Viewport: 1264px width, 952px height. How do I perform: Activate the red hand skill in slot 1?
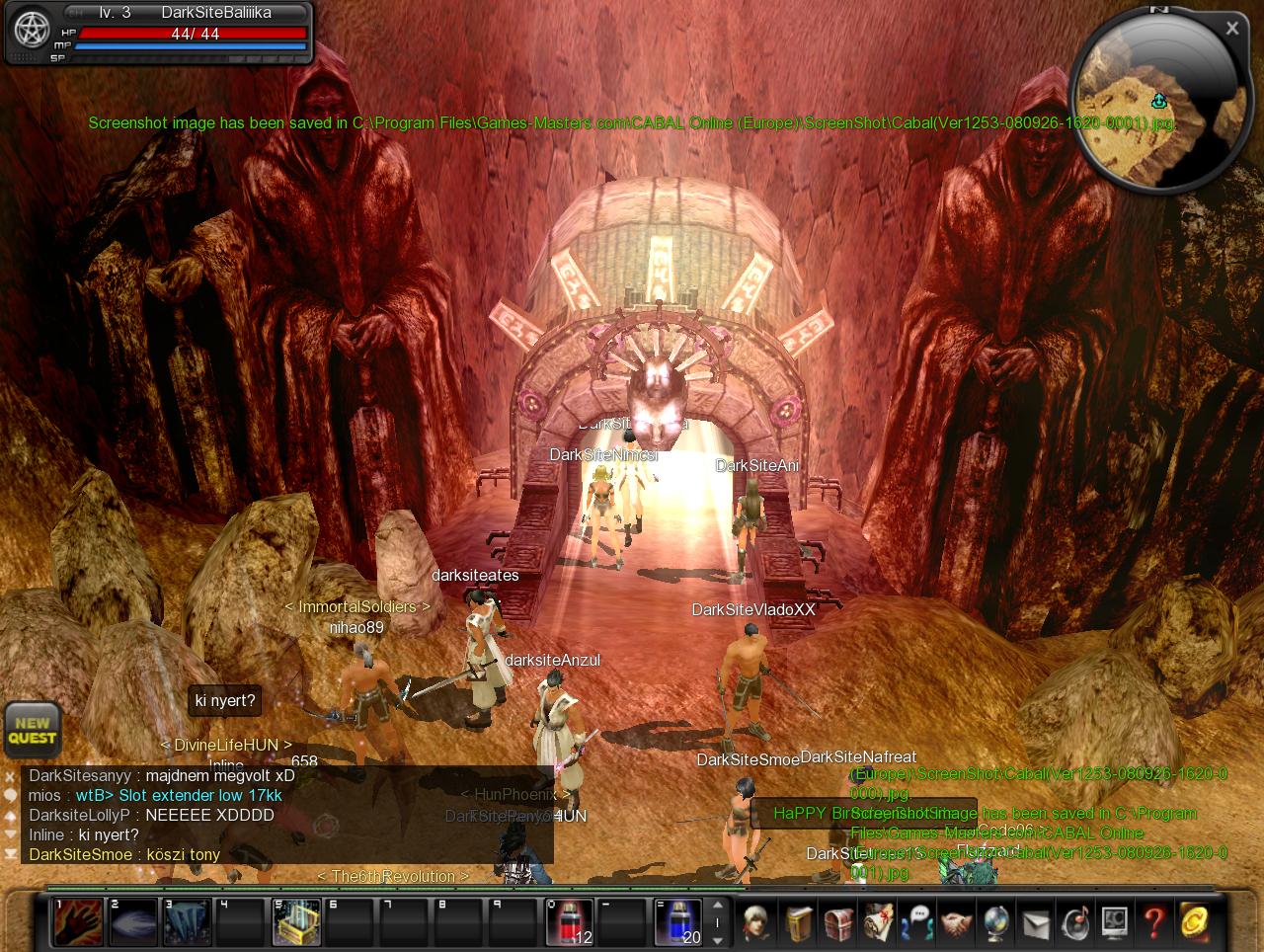[x=77, y=921]
